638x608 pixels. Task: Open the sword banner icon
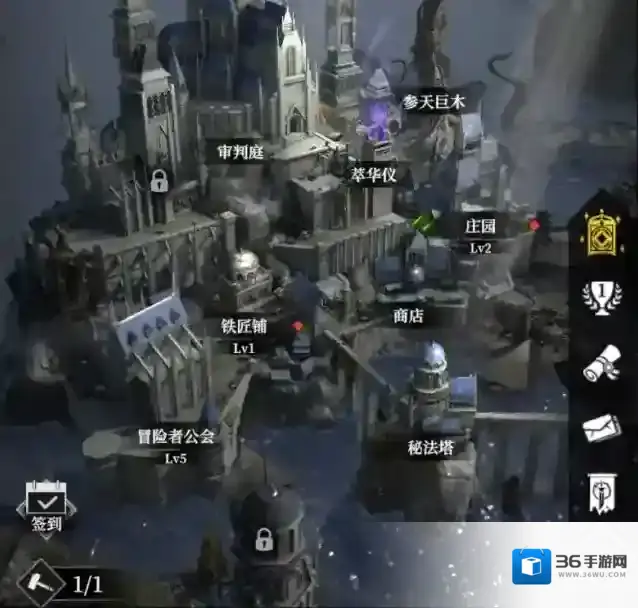pos(602,492)
